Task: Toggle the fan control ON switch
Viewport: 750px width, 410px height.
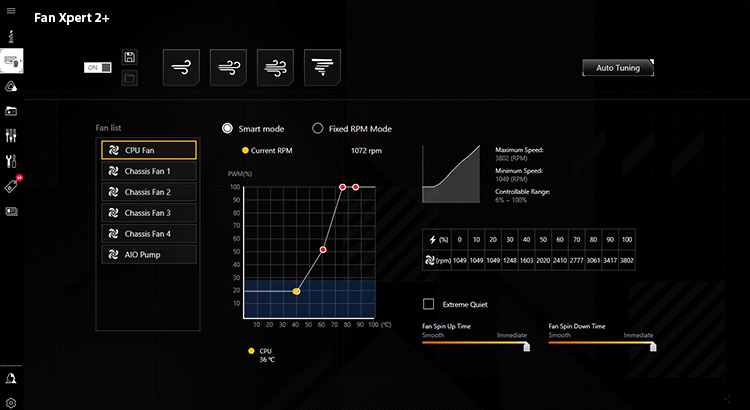Action: [x=98, y=67]
